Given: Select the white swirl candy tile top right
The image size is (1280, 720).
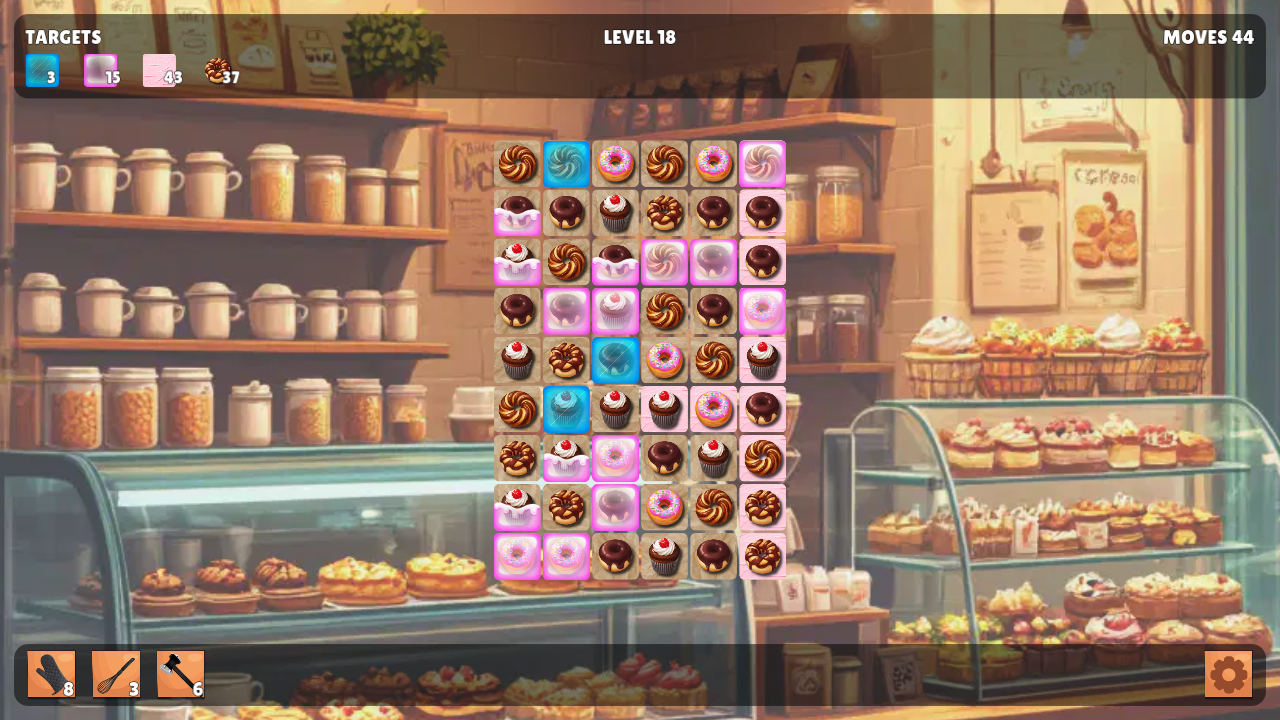Looking at the screenshot, I should [x=763, y=164].
